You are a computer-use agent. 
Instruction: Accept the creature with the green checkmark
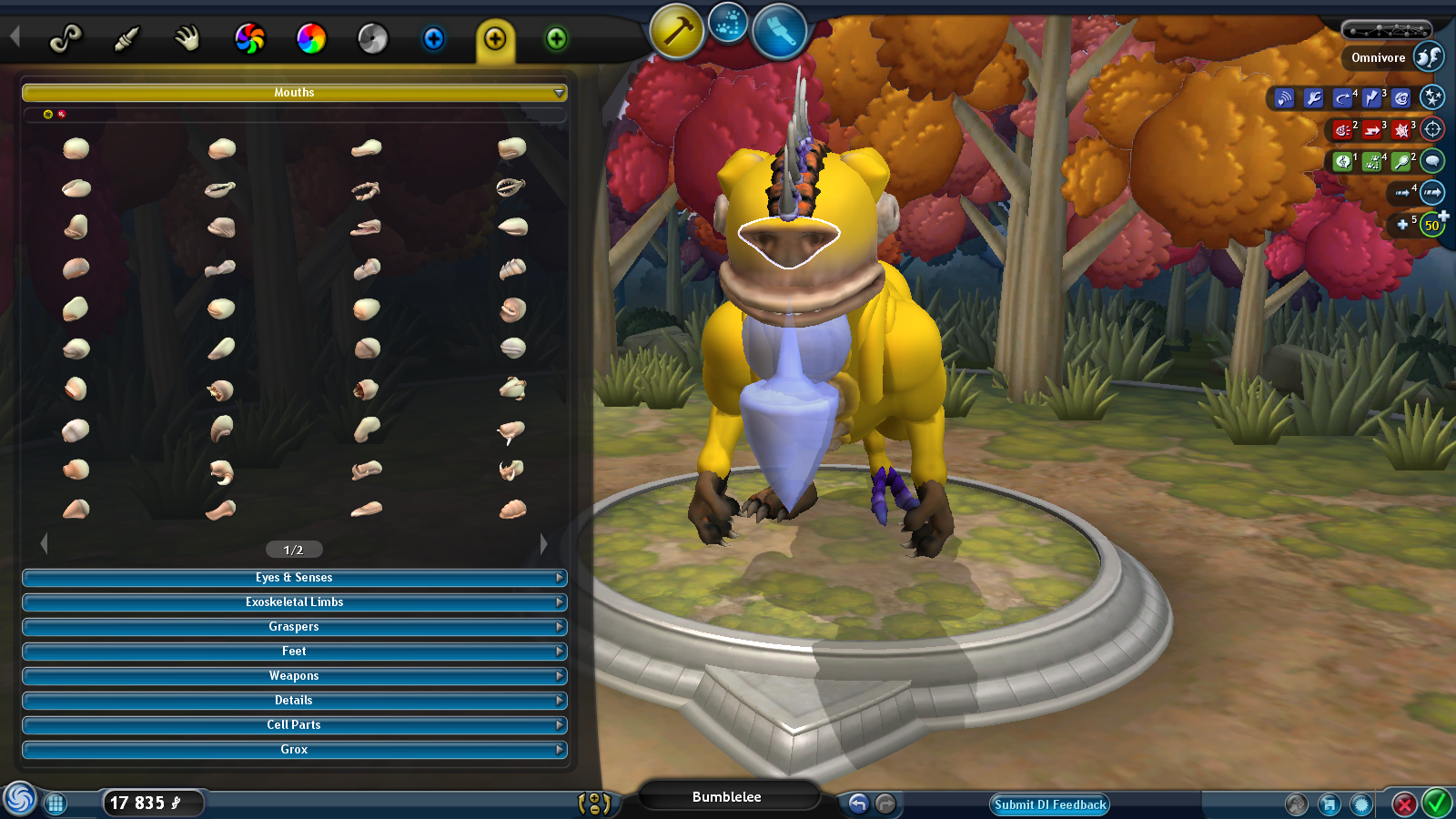(x=1437, y=804)
